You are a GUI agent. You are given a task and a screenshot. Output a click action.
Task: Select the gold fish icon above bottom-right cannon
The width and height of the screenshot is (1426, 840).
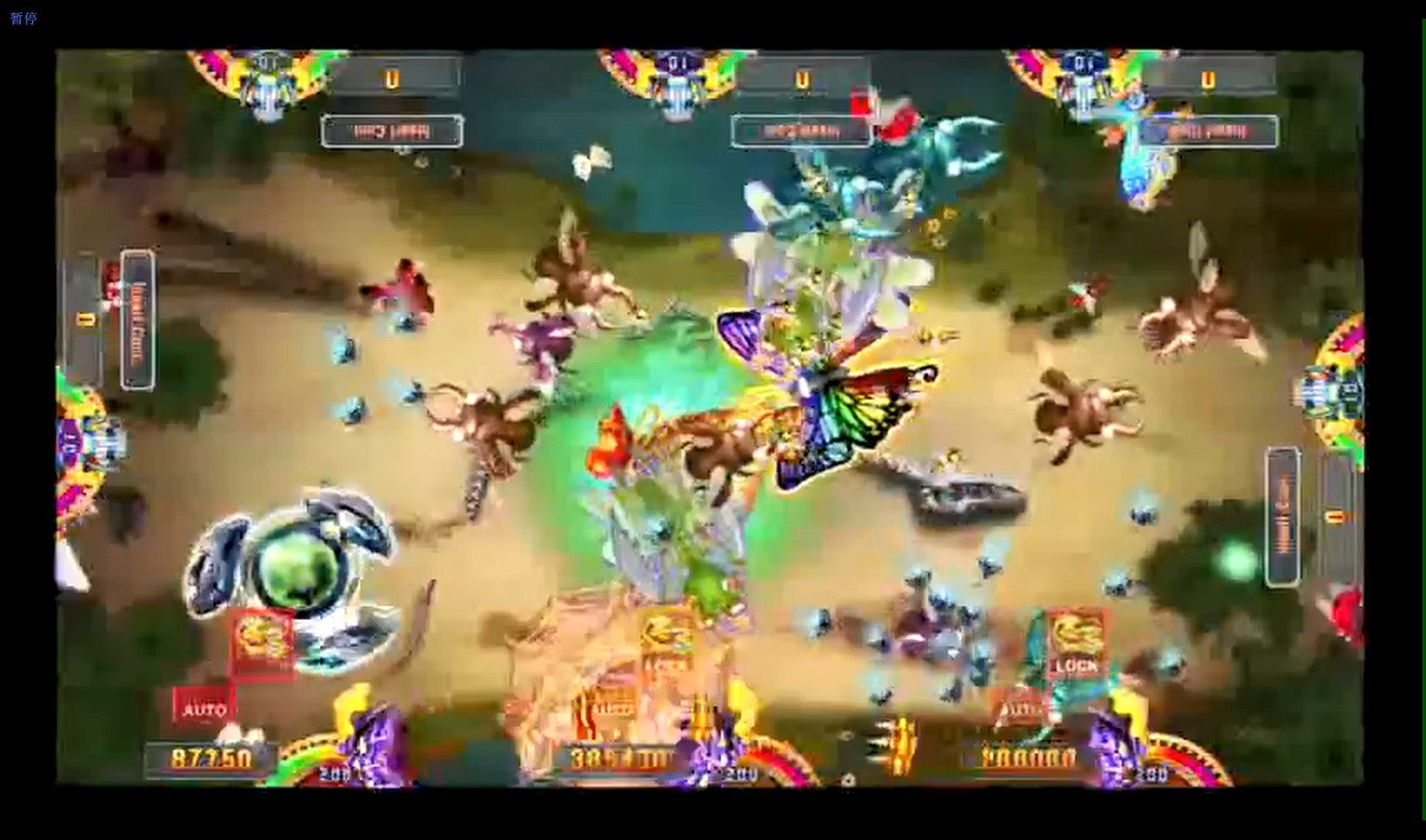coord(1076,633)
